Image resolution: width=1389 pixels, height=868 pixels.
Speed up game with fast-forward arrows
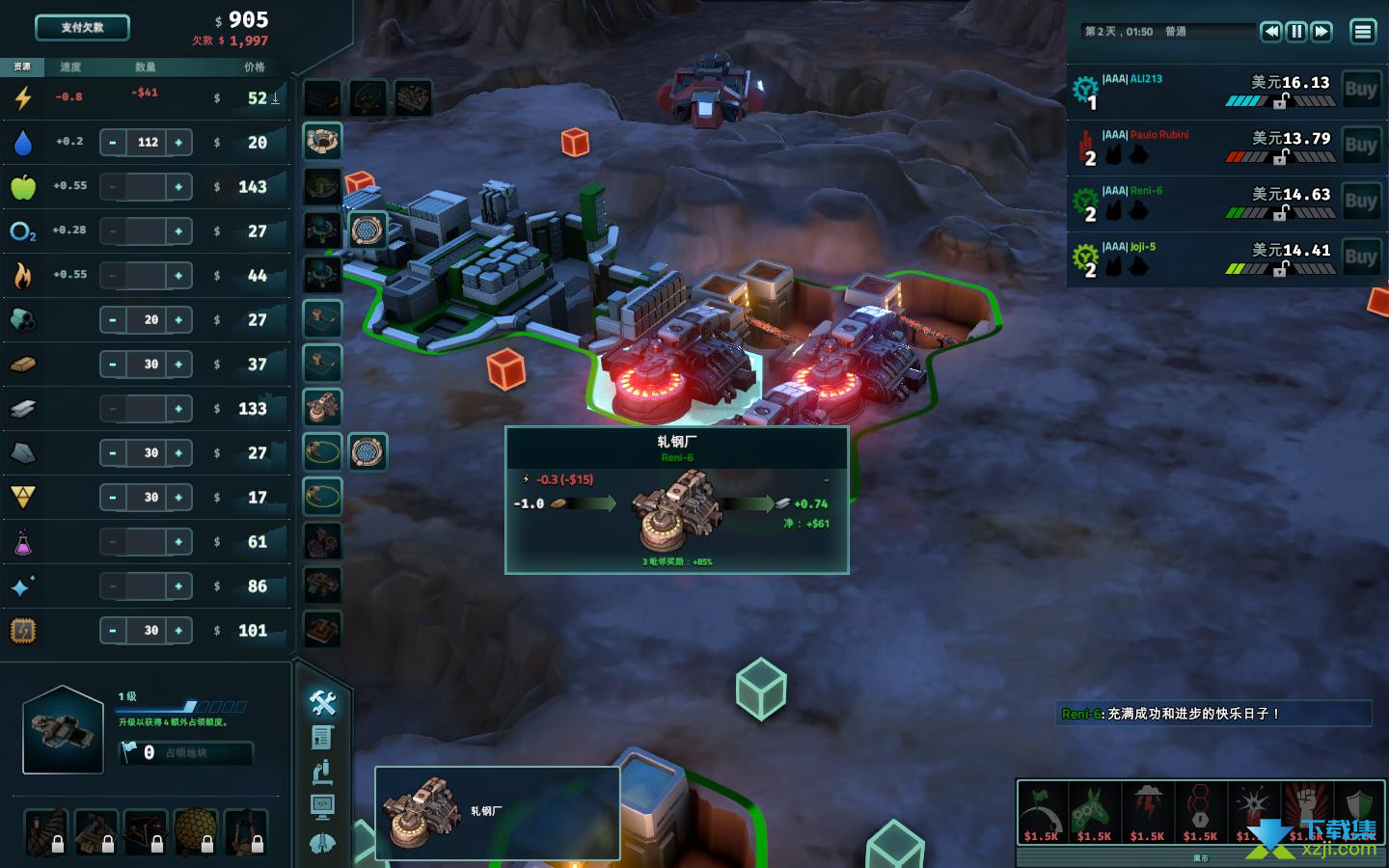[1321, 32]
